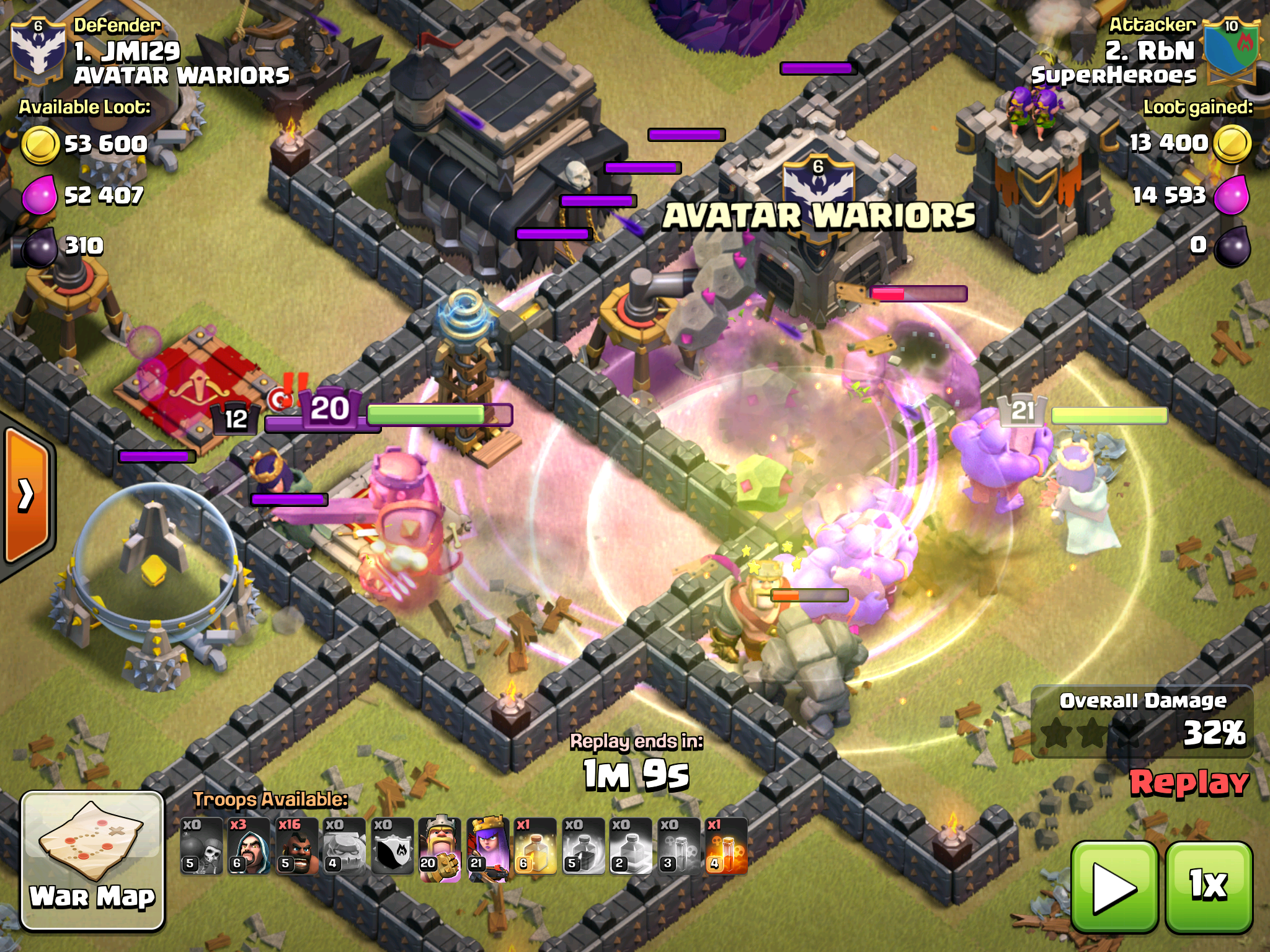Image resolution: width=1270 pixels, height=952 pixels.
Task: Select the depleted Golem troop slot
Action: (344, 847)
